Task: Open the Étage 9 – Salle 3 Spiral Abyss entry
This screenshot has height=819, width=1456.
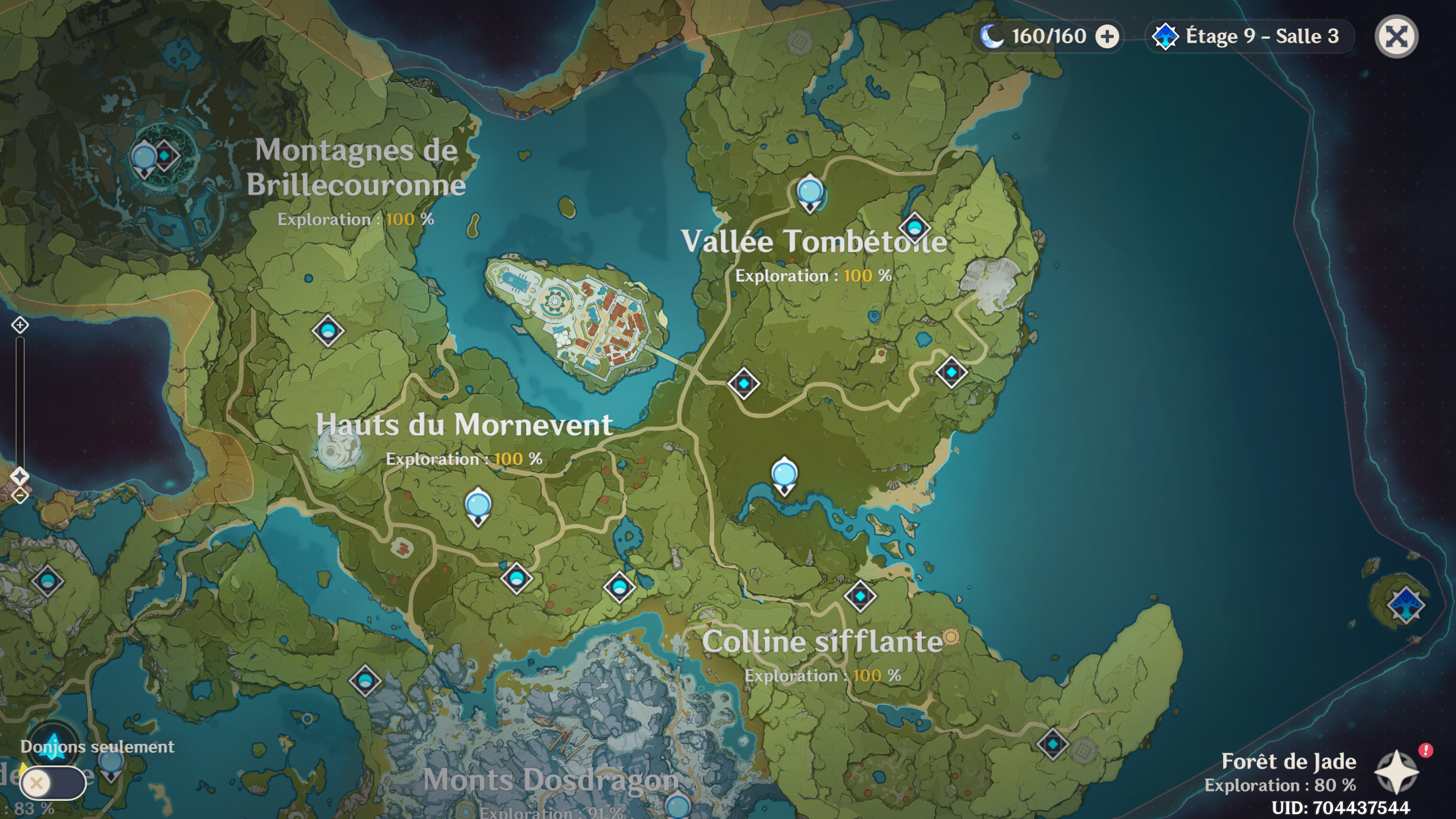Action: tap(1251, 36)
